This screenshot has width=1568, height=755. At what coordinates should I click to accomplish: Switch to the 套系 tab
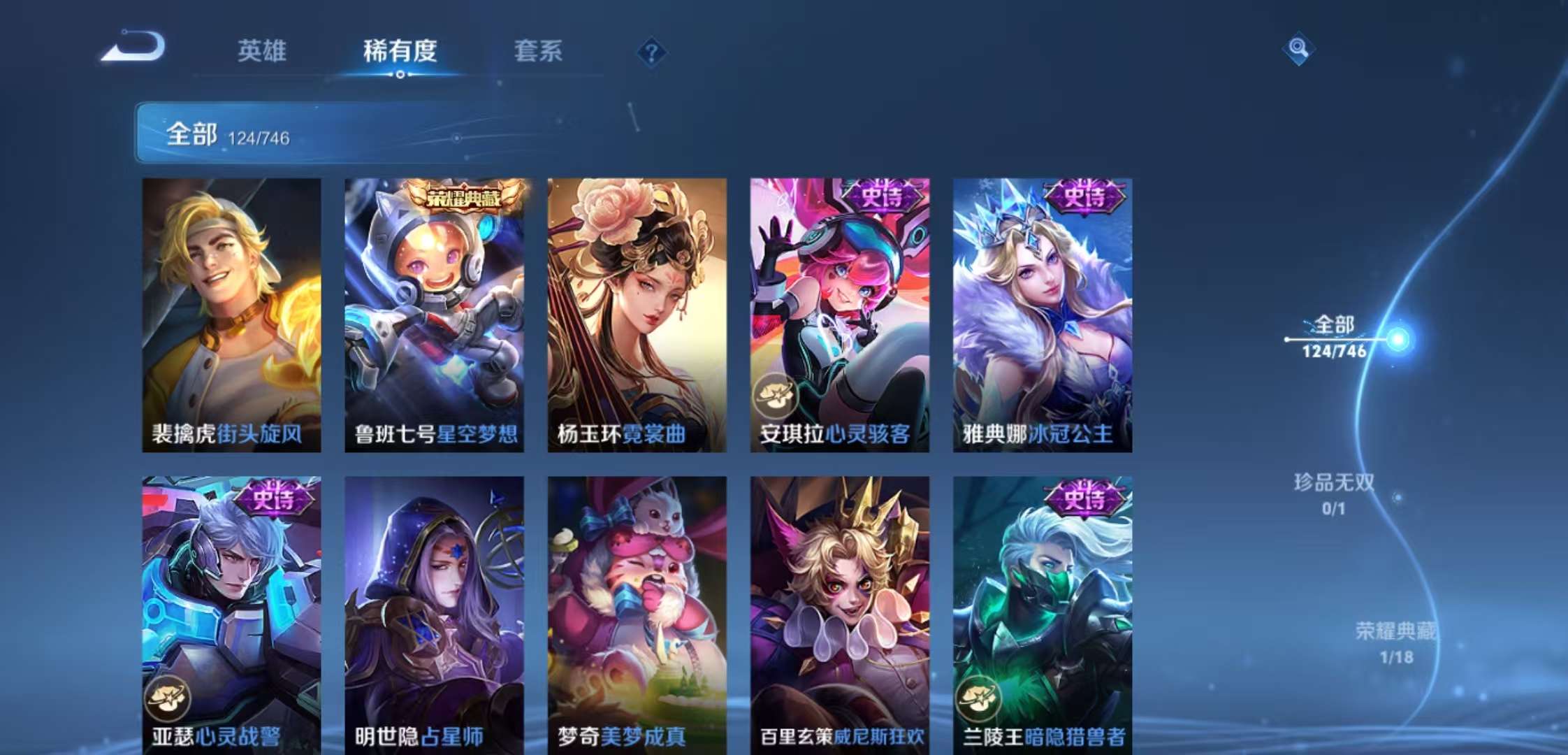point(539,52)
